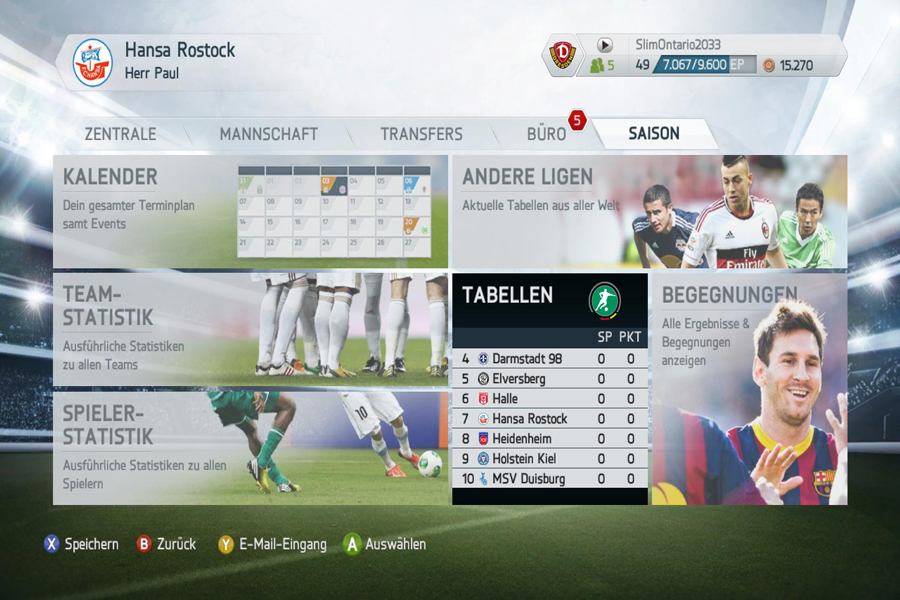This screenshot has width=900, height=600.
Task: Show the Andere Ligen tables
Action: coord(648,211)
